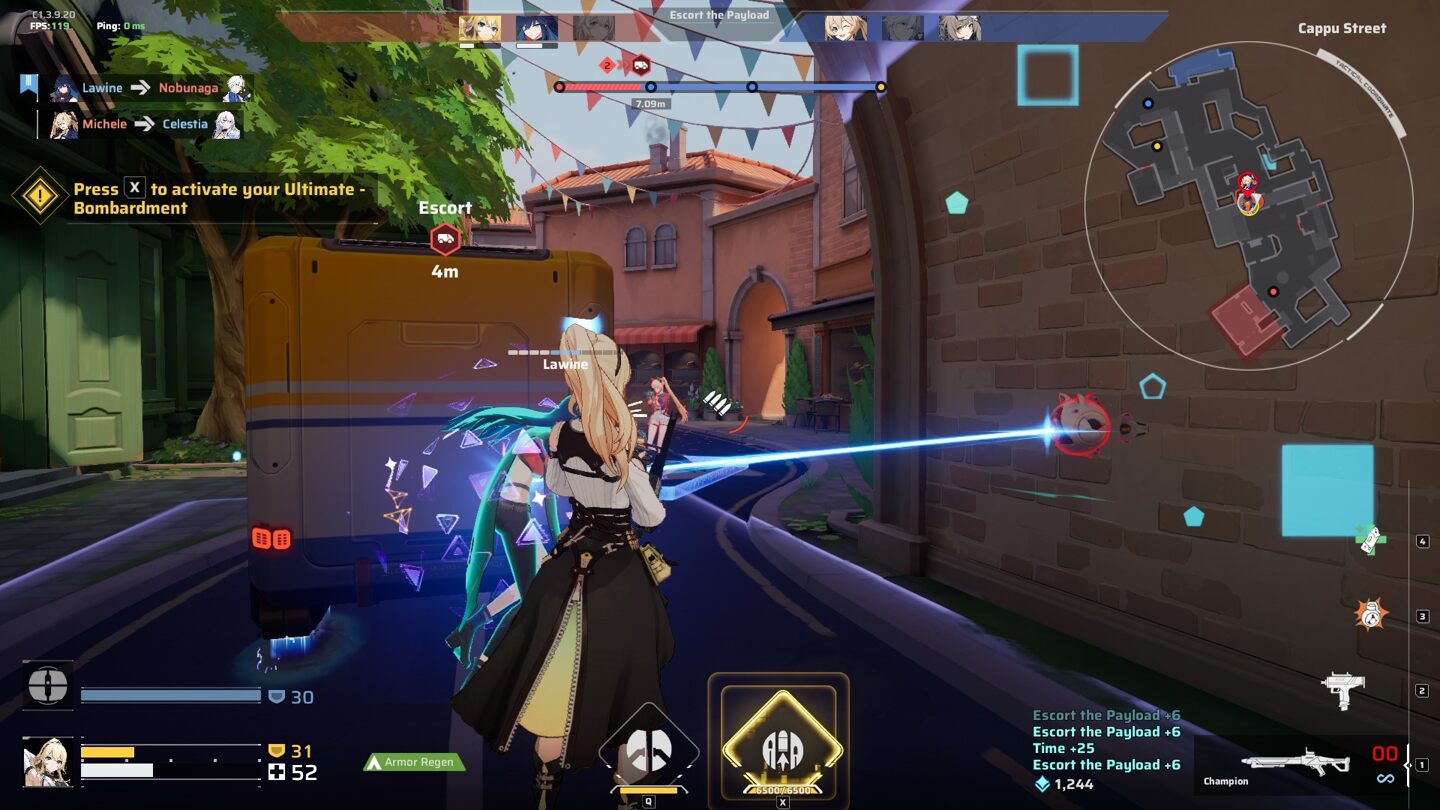This screenshot has height=810, width=1440.
Task: Select the Escort payload objective marker
Action: pos(445,239)
